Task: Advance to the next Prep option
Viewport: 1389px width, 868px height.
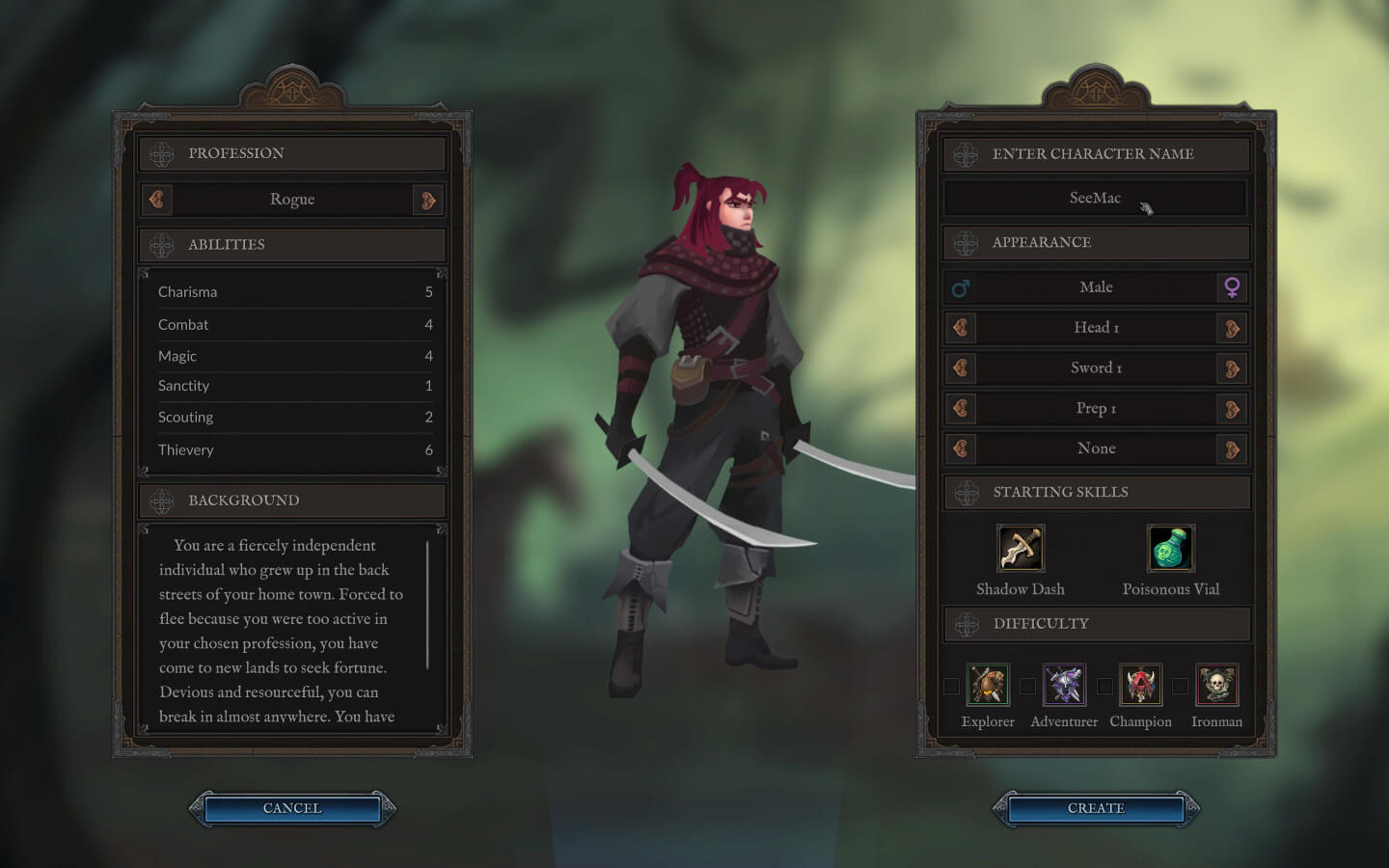Action: 1232,409
